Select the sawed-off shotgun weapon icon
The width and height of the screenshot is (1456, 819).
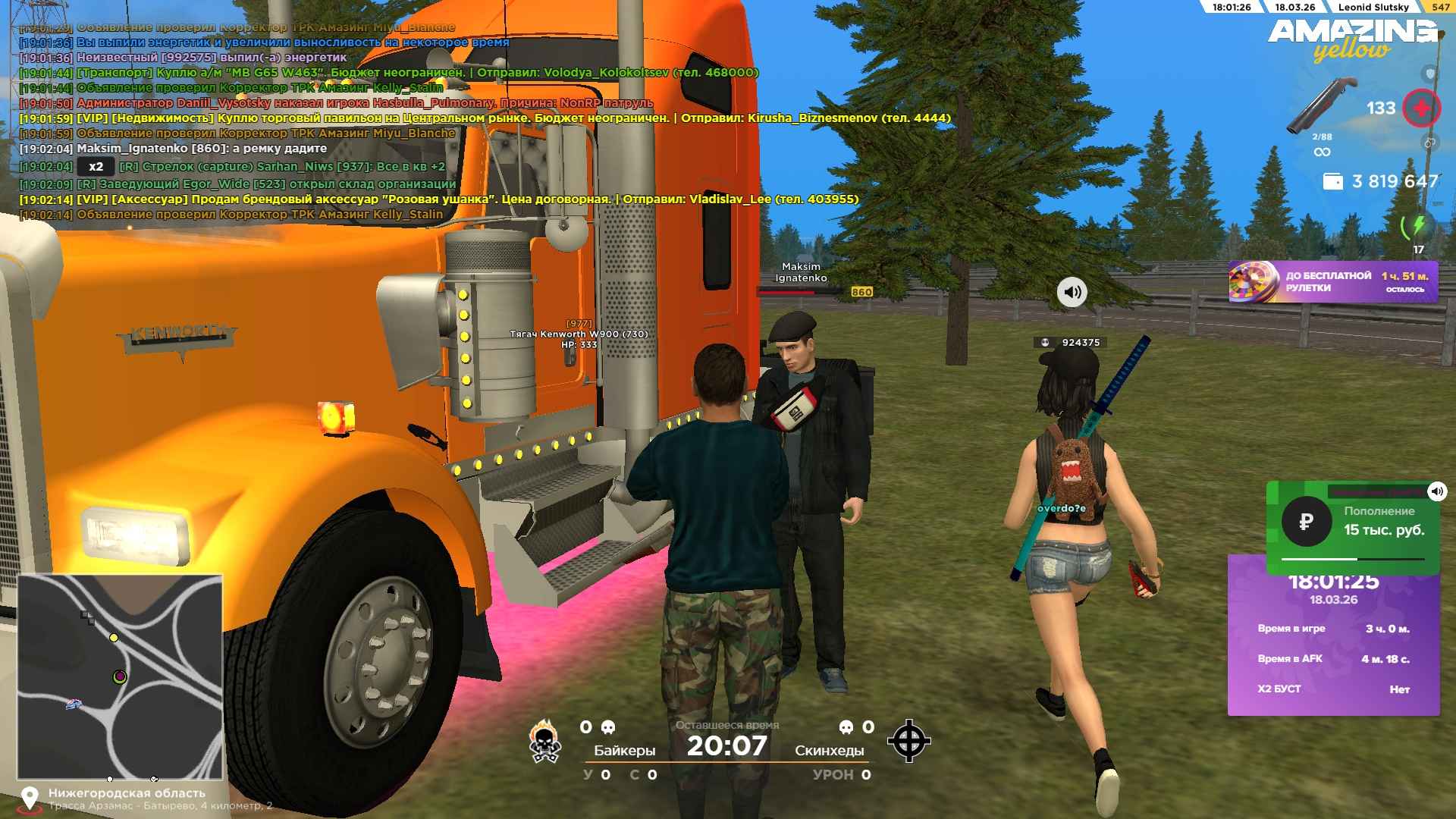pos(1322,106)
